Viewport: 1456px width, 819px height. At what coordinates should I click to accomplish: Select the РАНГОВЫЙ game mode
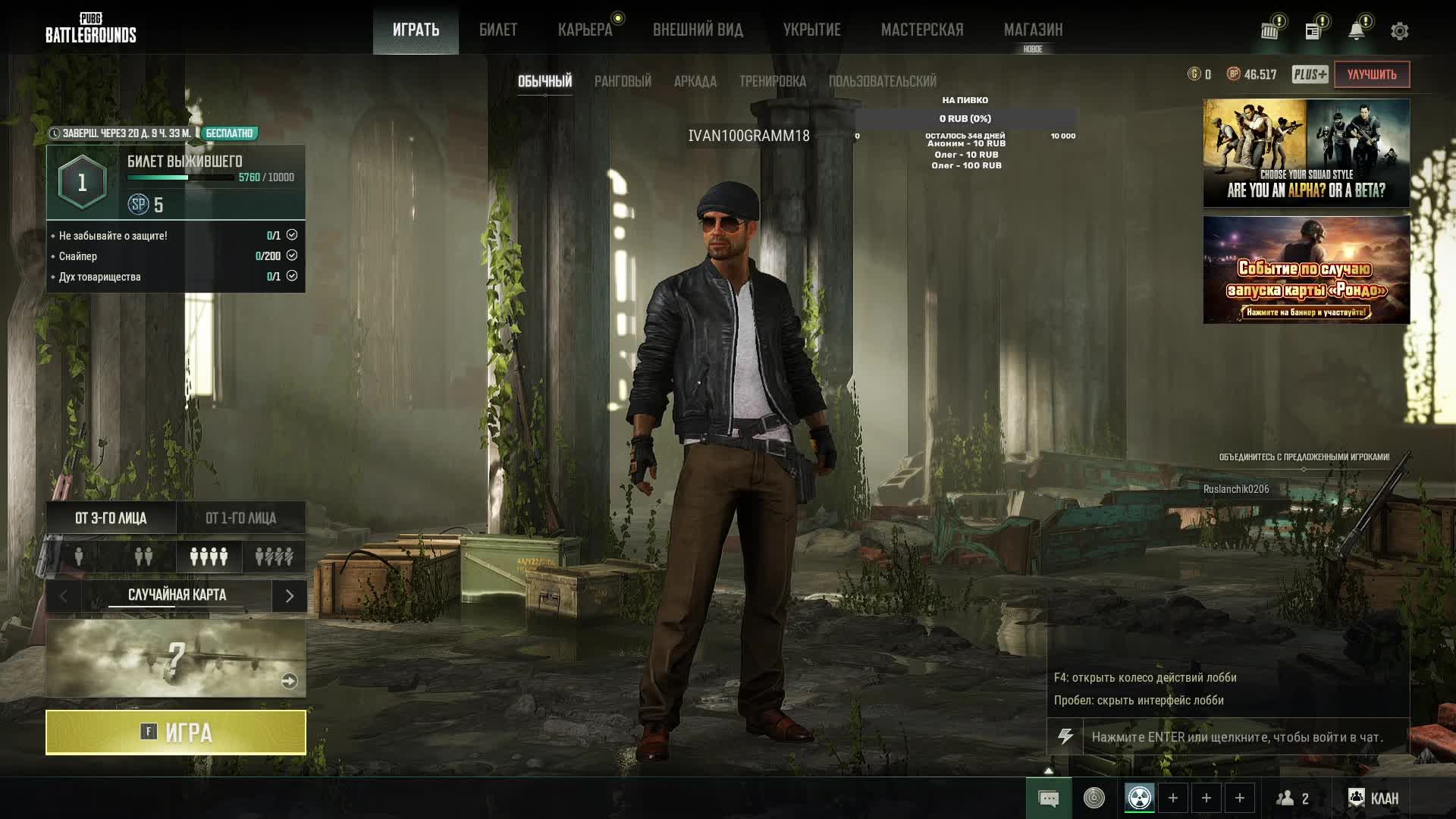coord(623,81)
